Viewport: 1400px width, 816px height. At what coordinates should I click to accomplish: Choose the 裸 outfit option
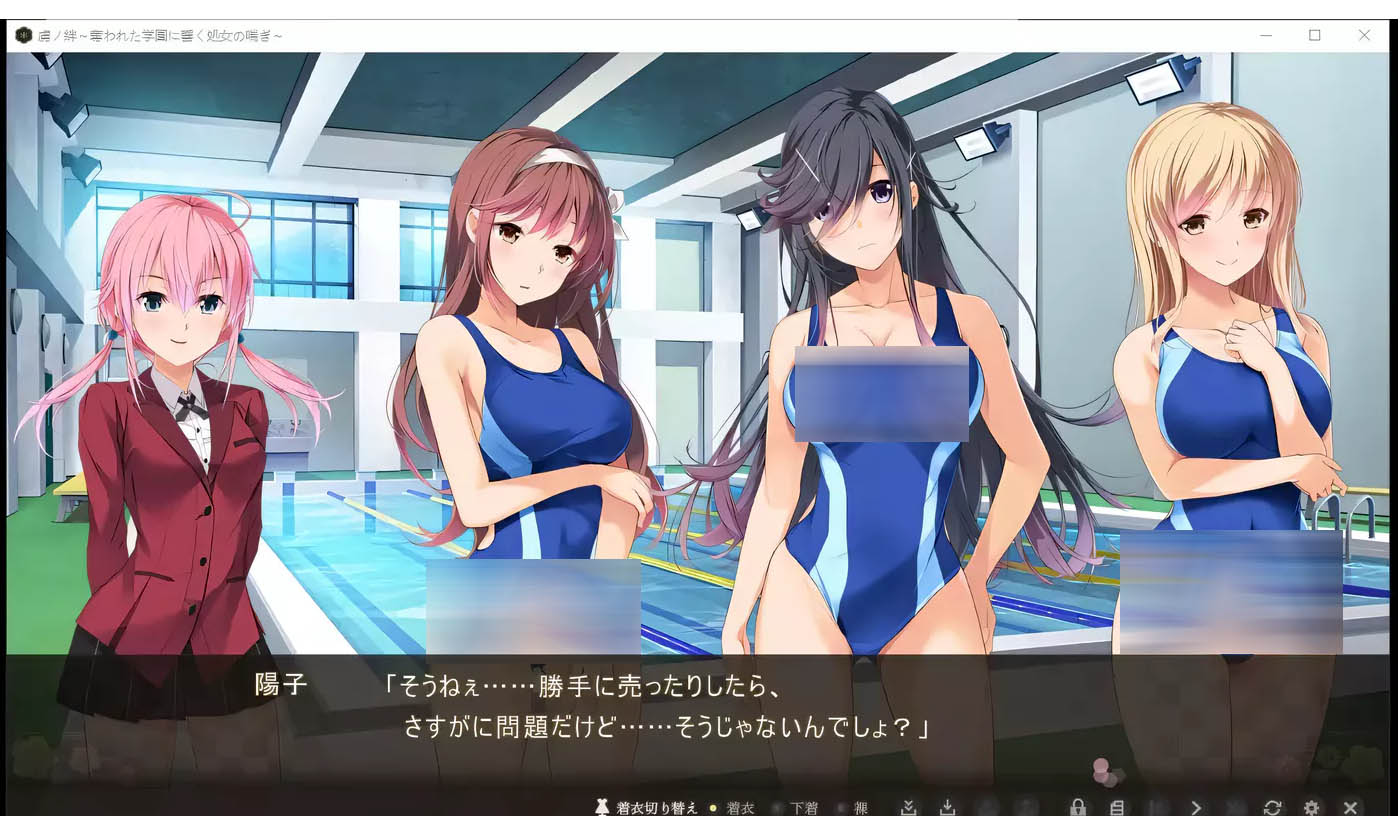860,808
